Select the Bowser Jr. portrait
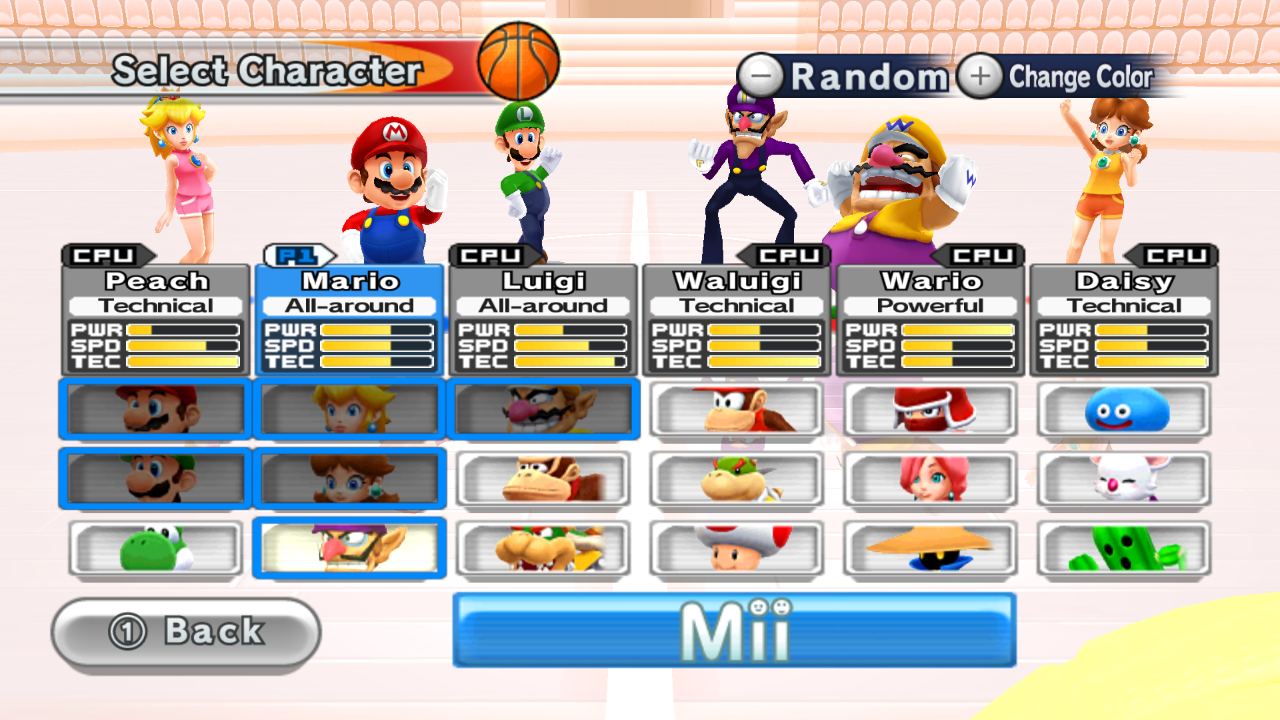This screenshot has height=720, width=1280. [736, 478]
